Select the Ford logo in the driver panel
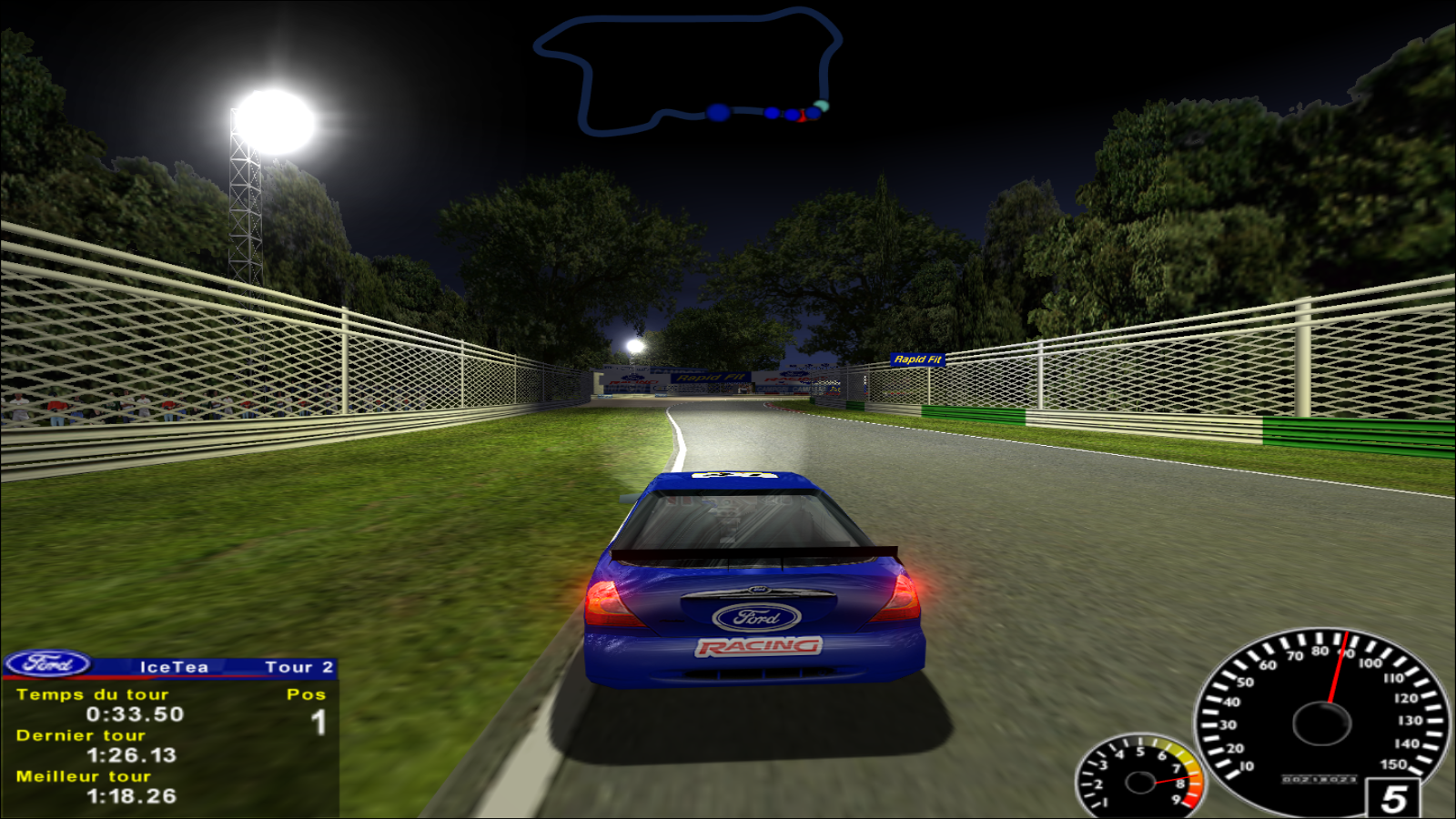Image resolution: width=1456 pixels, height=819 pixels. 48,664
